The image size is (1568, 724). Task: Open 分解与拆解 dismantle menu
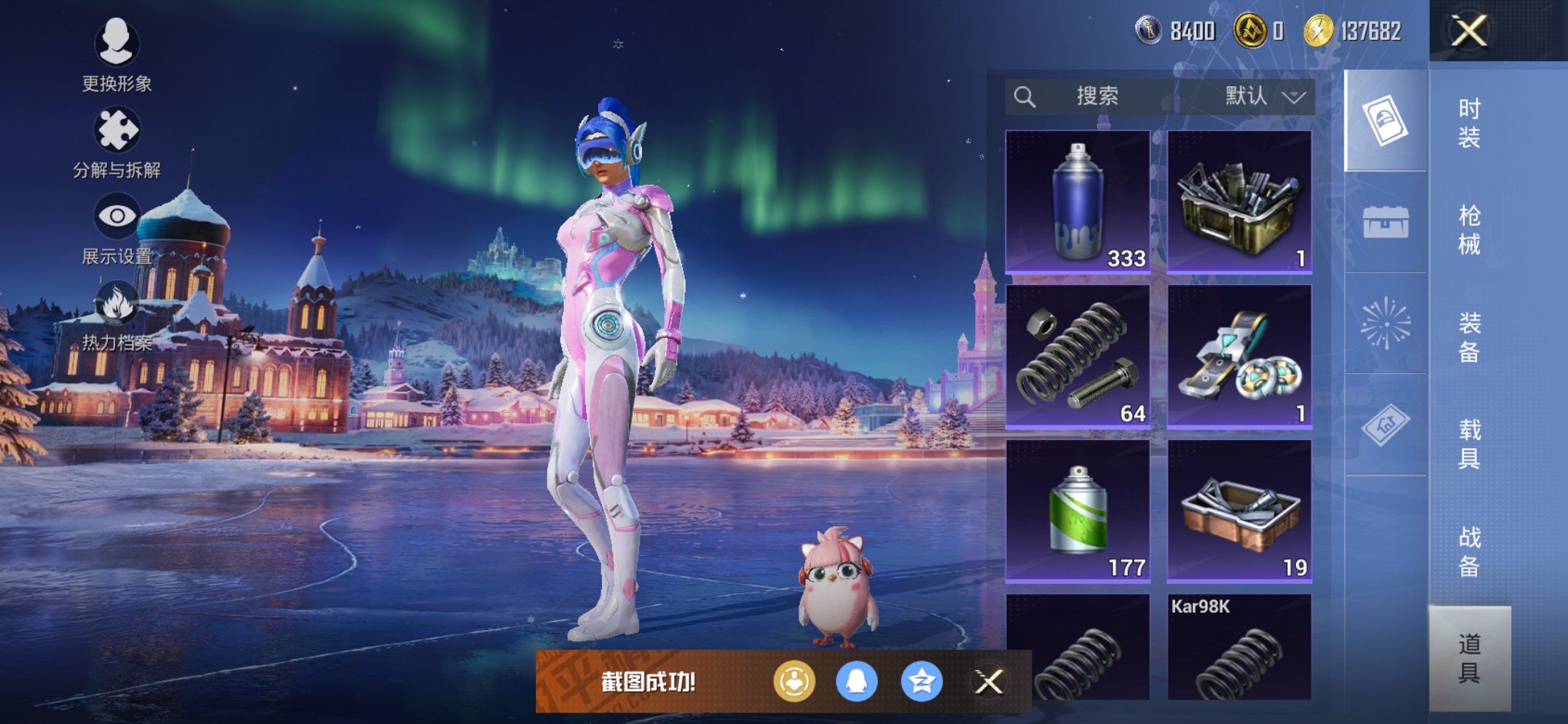click(117, 142)
